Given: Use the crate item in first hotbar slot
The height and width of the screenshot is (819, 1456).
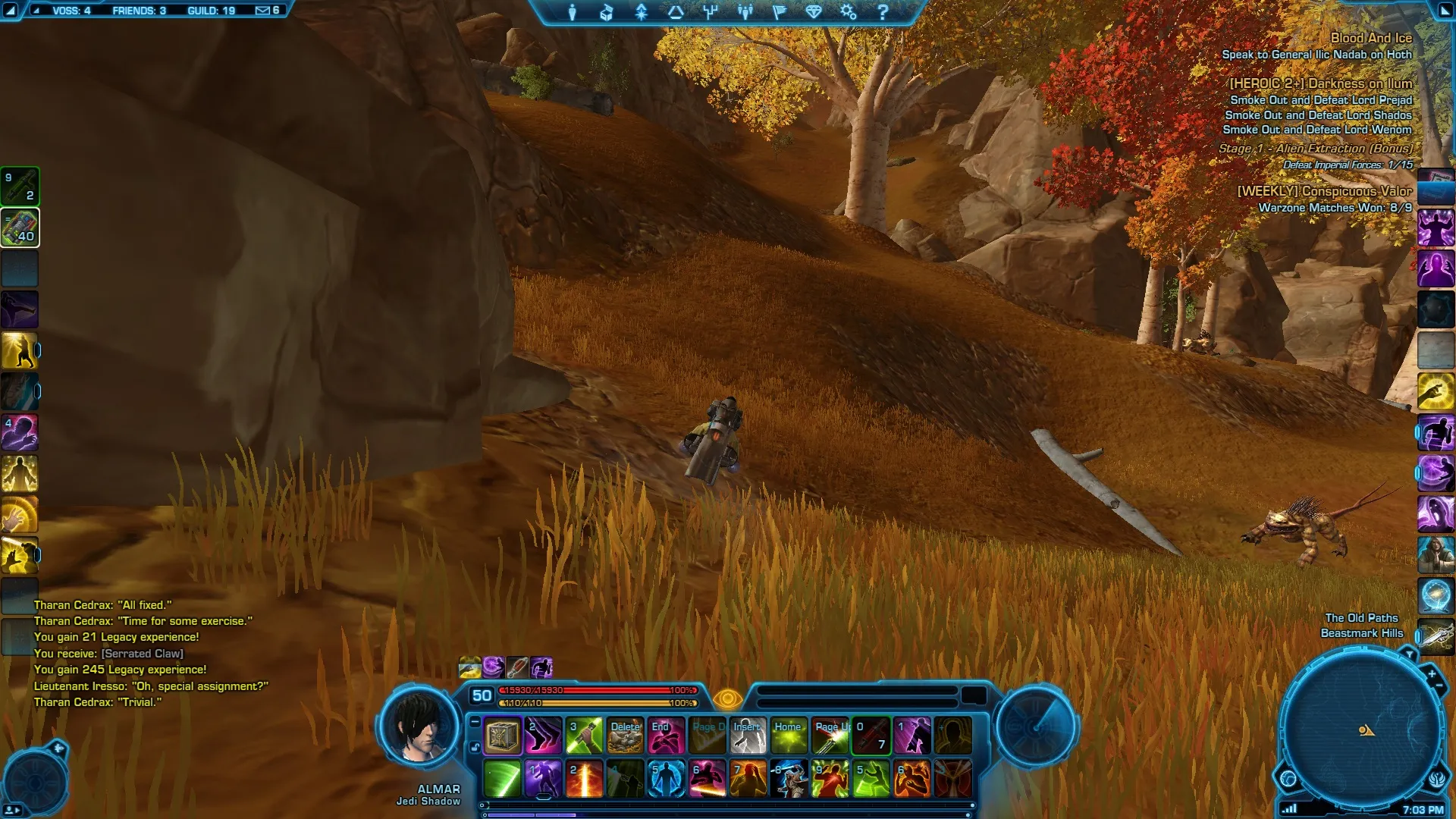Looking at the screenshot, I should click(x=502, y=736).
